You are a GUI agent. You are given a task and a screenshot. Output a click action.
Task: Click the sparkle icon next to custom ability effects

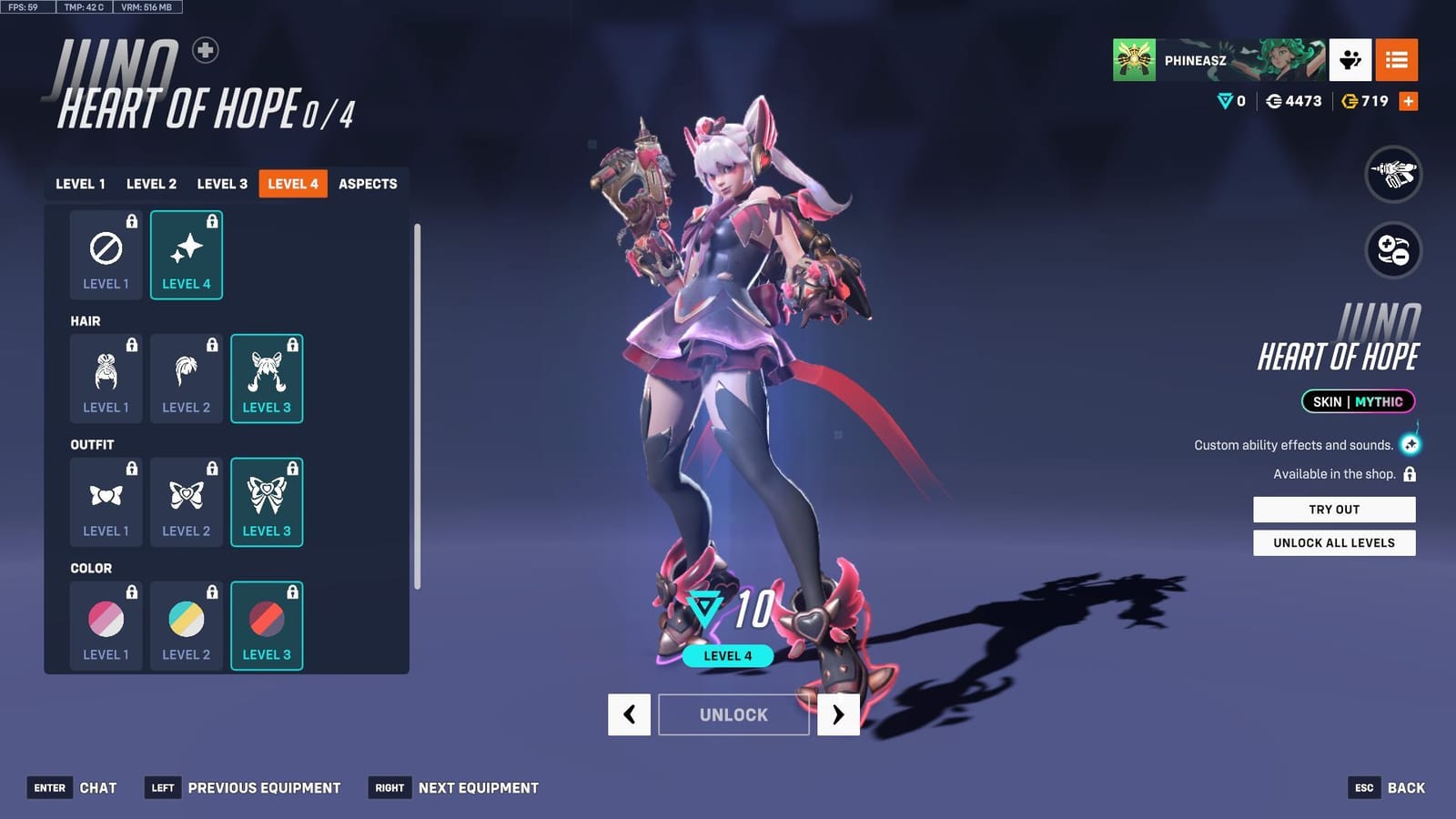pyautogui.click(x=1411, y=445)
